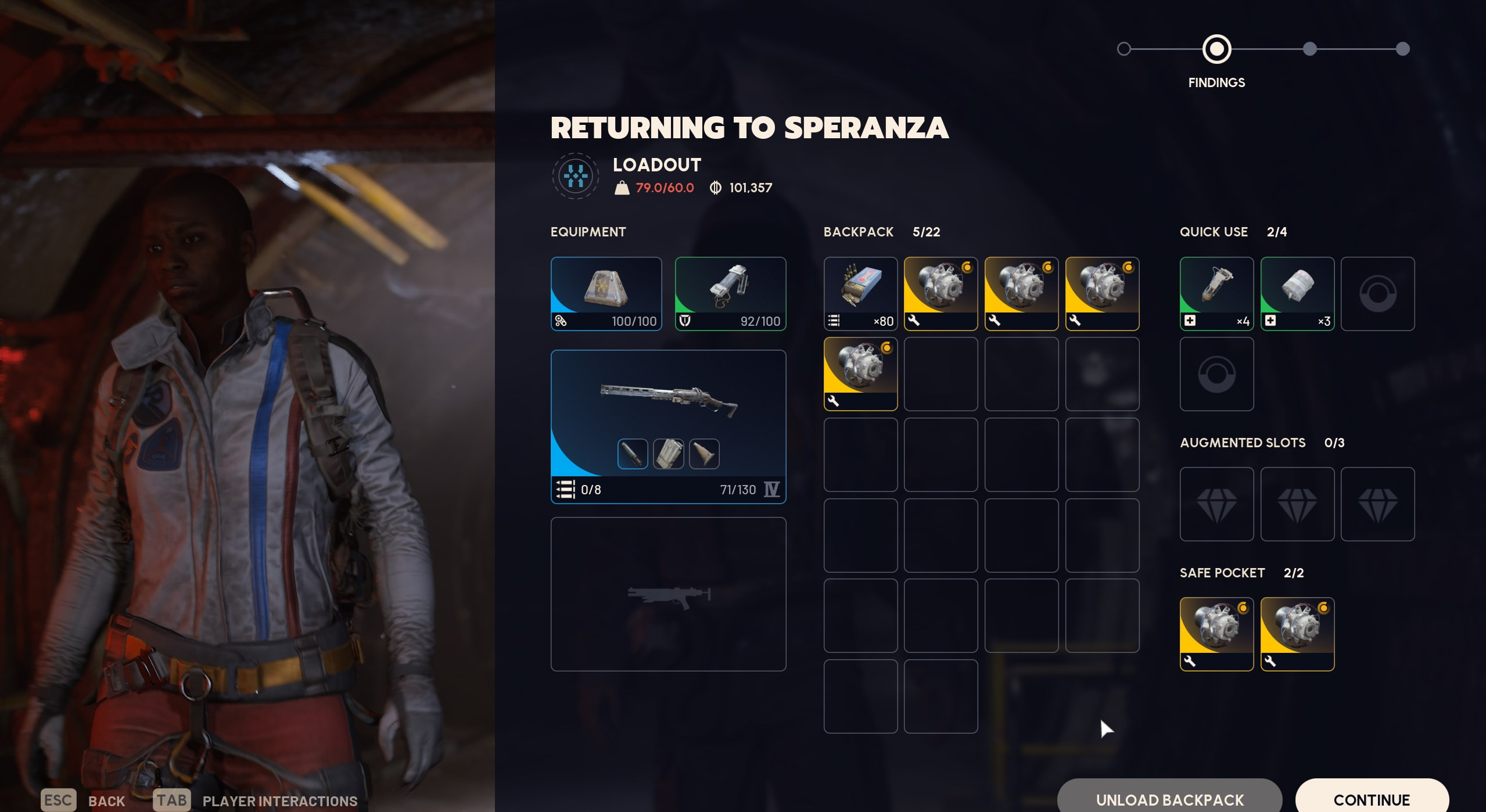Unload the backpack contents
This screenshot has height=812, width=1486.
tap(1169, 799)
